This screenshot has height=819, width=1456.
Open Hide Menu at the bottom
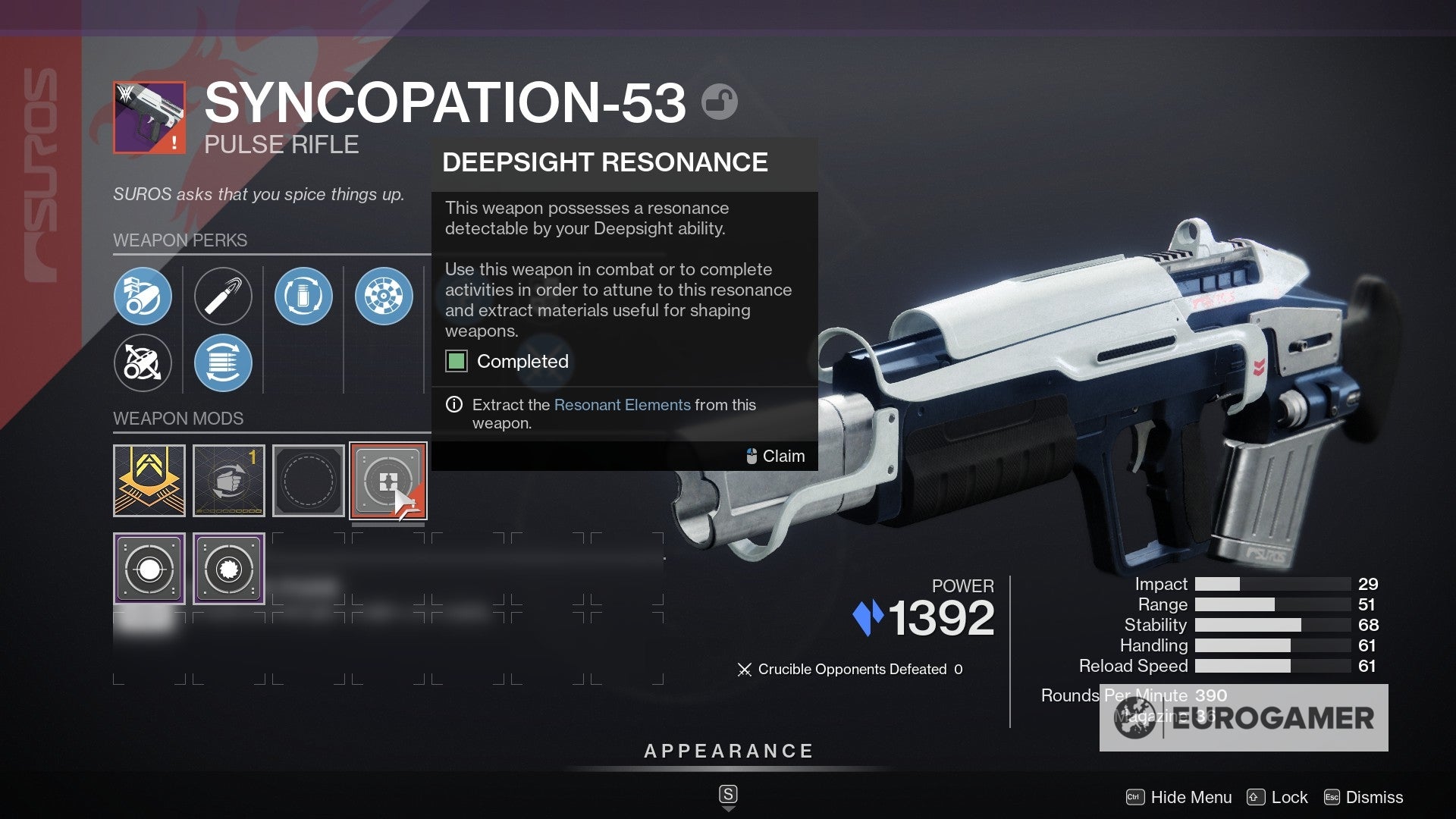(x=1191, y=798)
